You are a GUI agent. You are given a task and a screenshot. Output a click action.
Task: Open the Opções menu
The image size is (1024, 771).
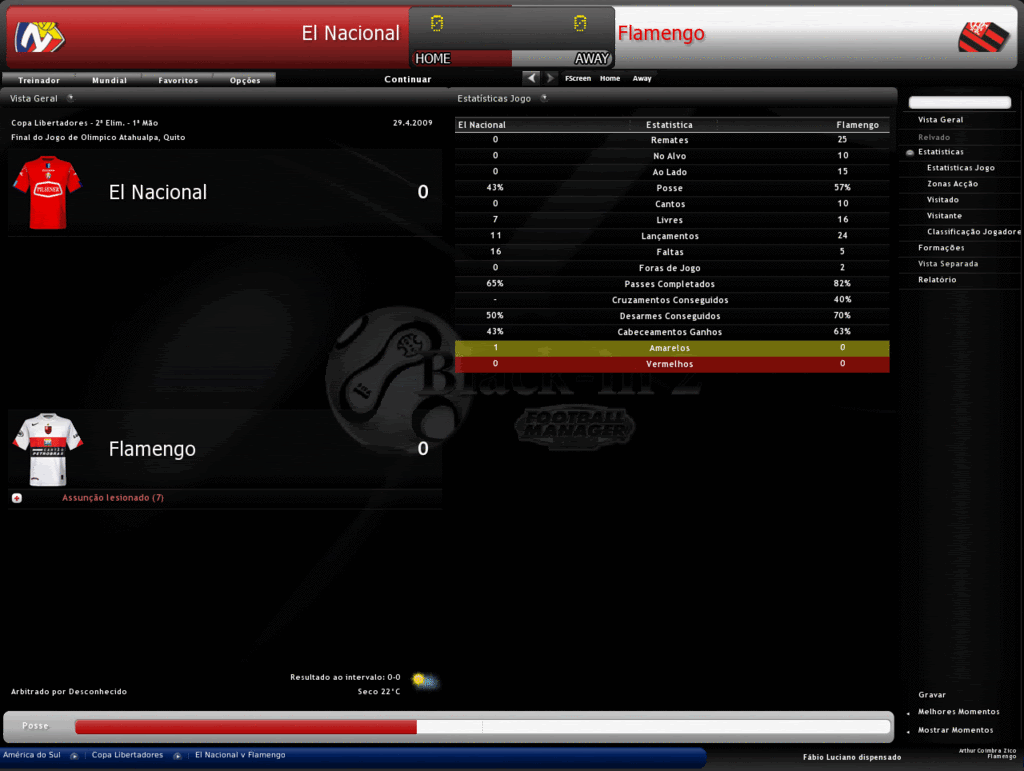(245, 80)
